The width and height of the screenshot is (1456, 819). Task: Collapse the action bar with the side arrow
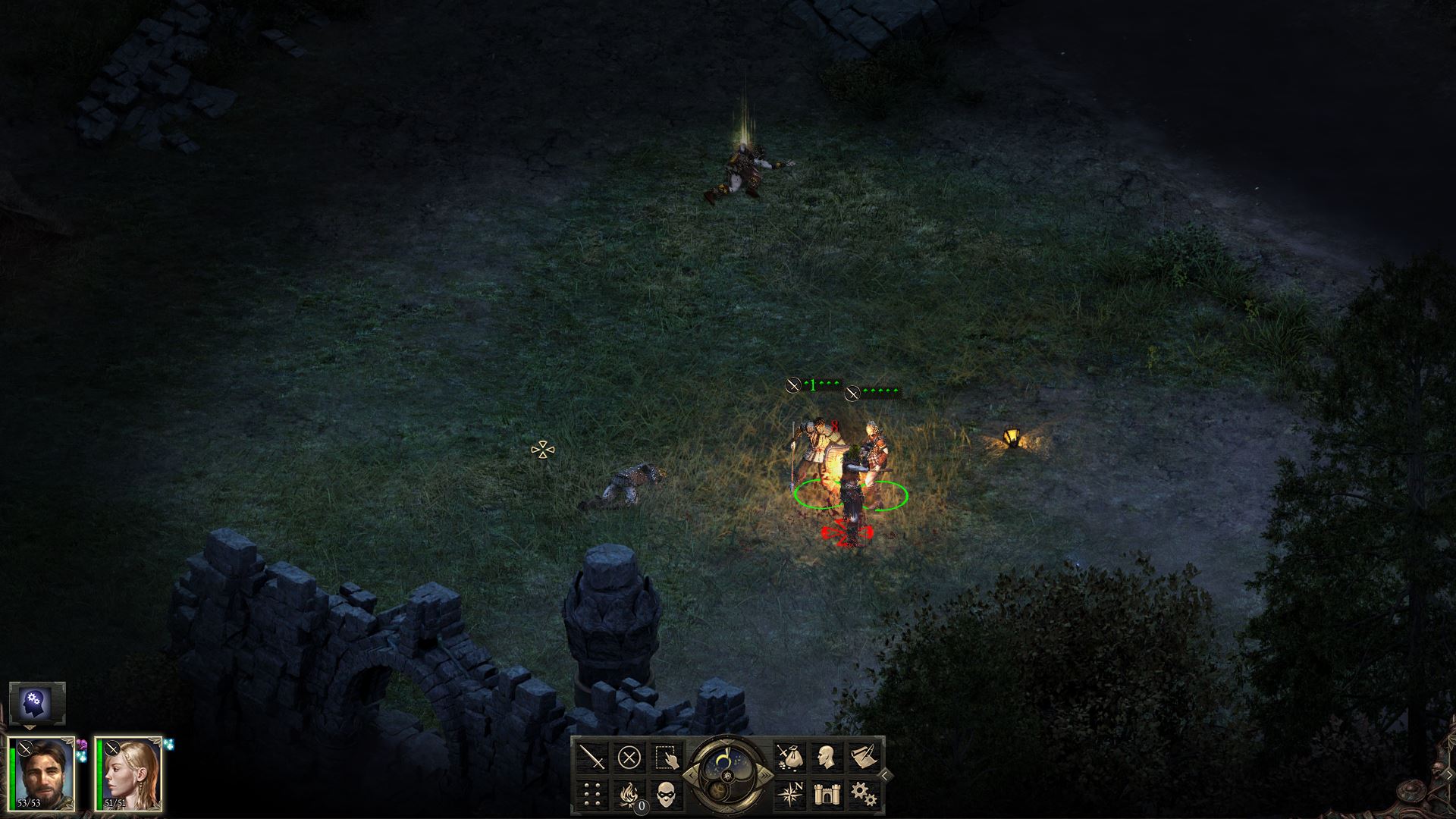tap(885, 775)
